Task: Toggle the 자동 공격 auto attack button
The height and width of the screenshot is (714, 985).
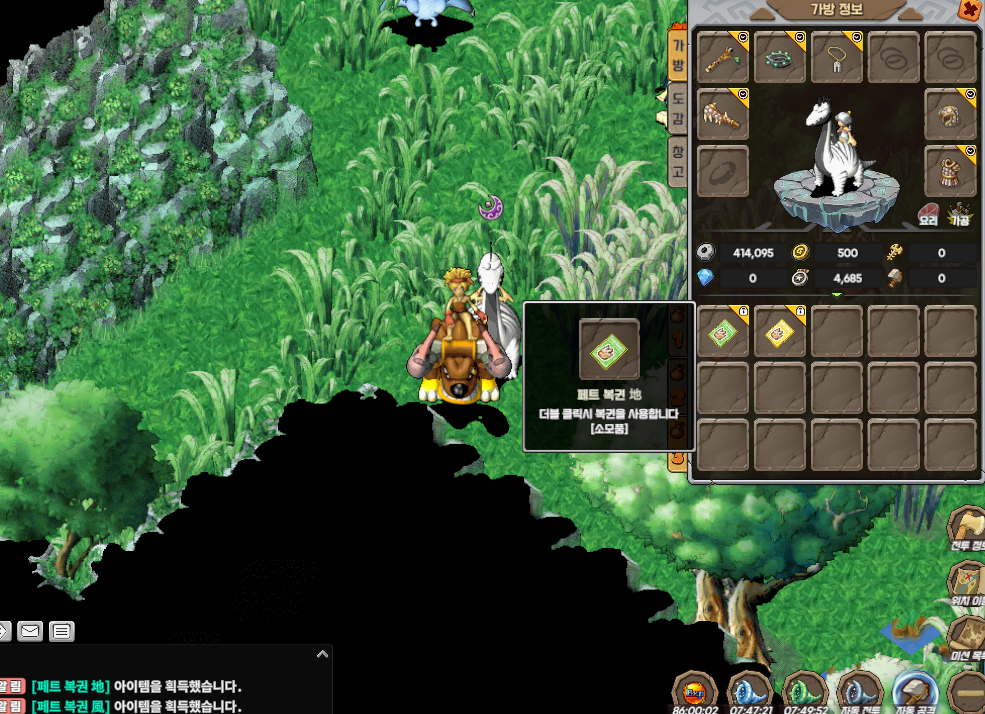Action: (x=914, y=690)
